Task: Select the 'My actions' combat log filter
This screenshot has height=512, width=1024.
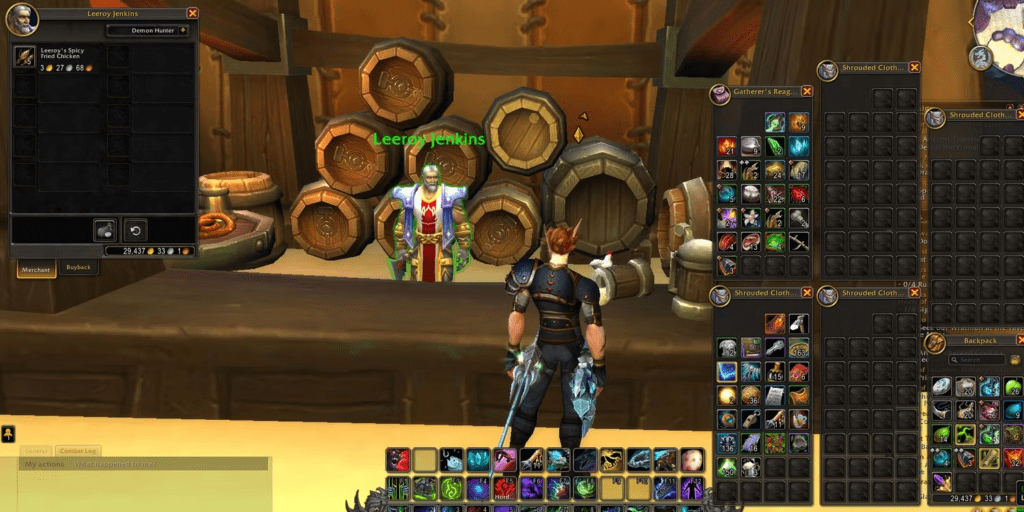Action: (x=45, y=464)
